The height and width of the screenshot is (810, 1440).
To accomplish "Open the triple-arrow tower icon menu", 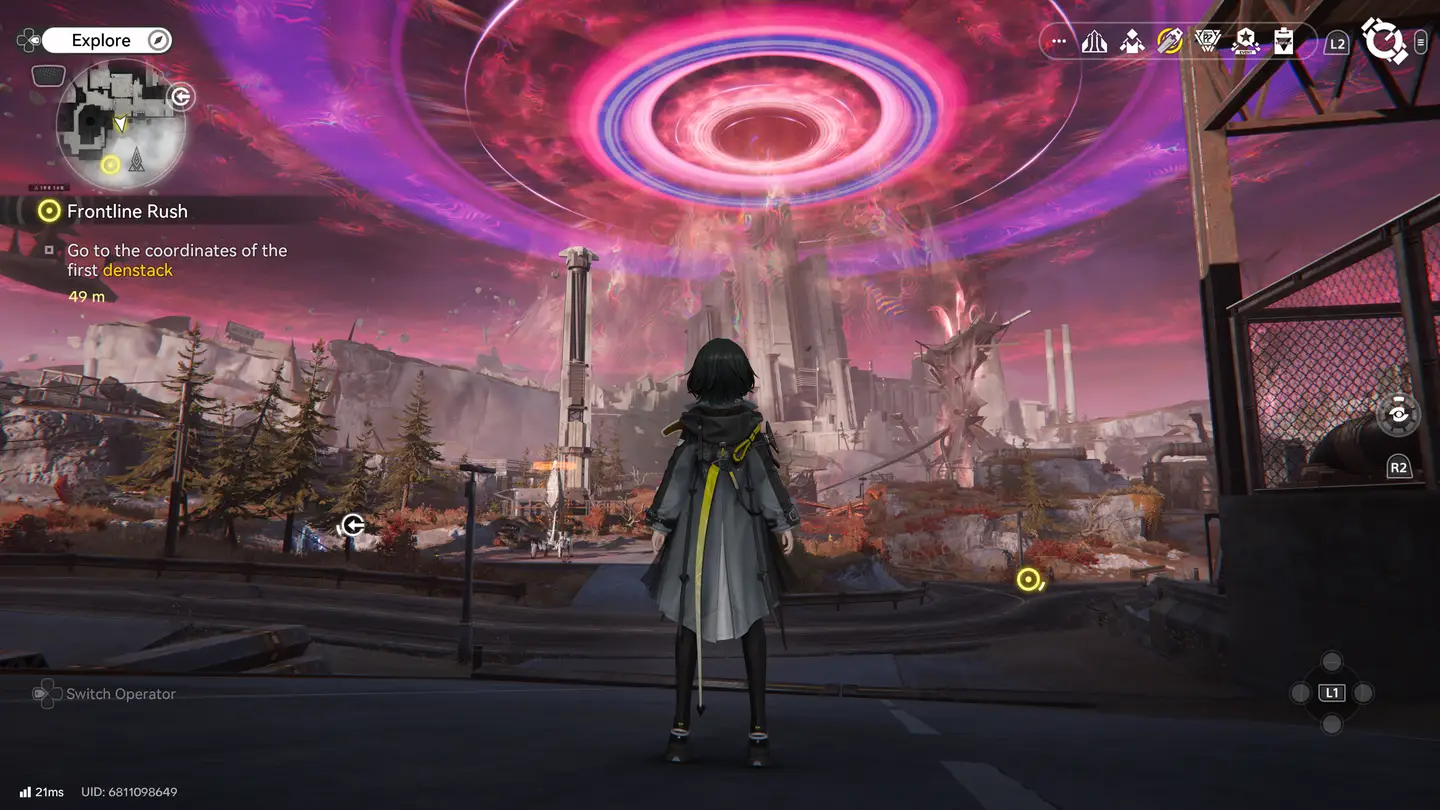I will pyautogui.click(x=1094, y=42).
